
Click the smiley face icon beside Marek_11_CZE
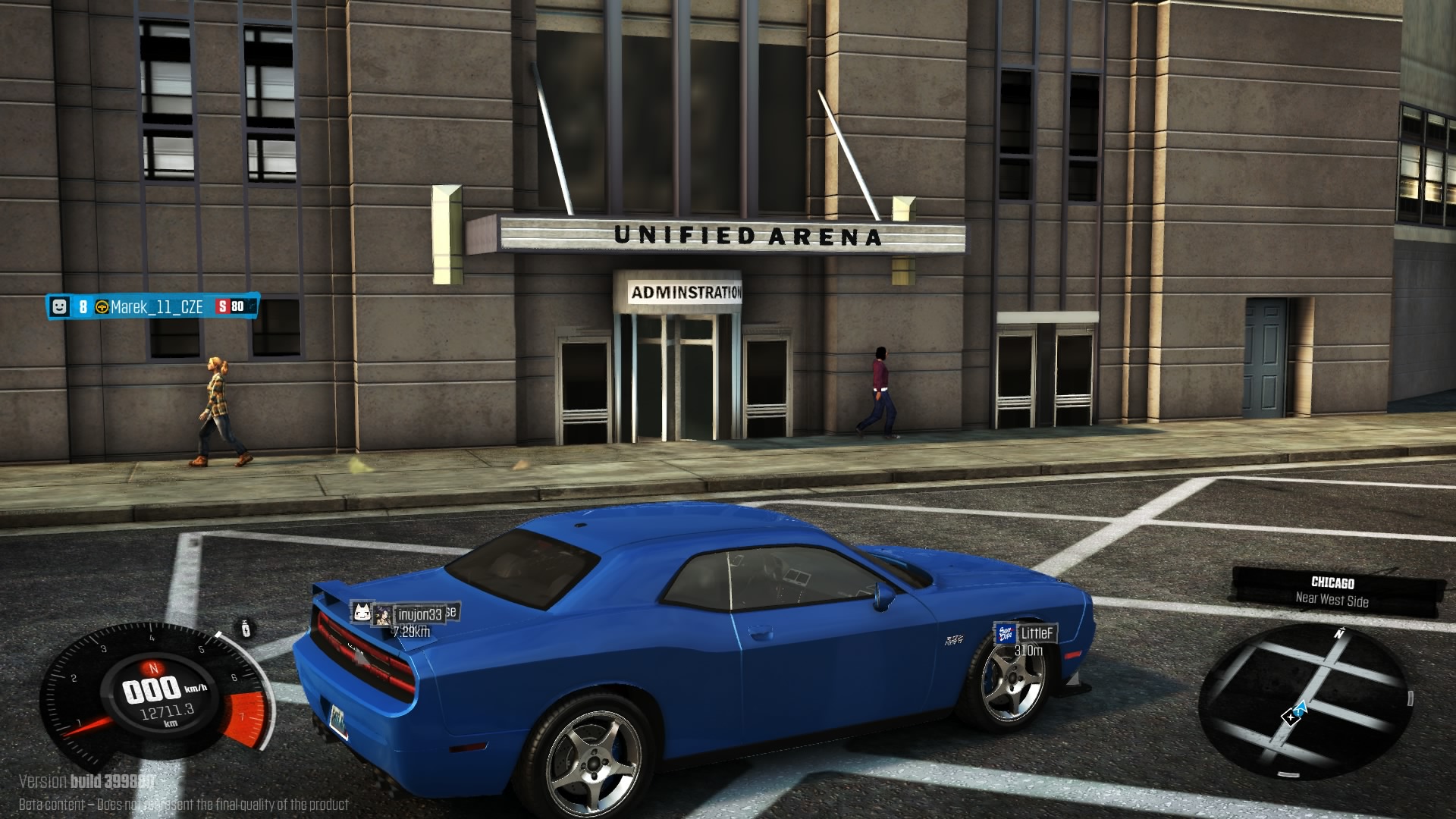click(x=59, y=306)
